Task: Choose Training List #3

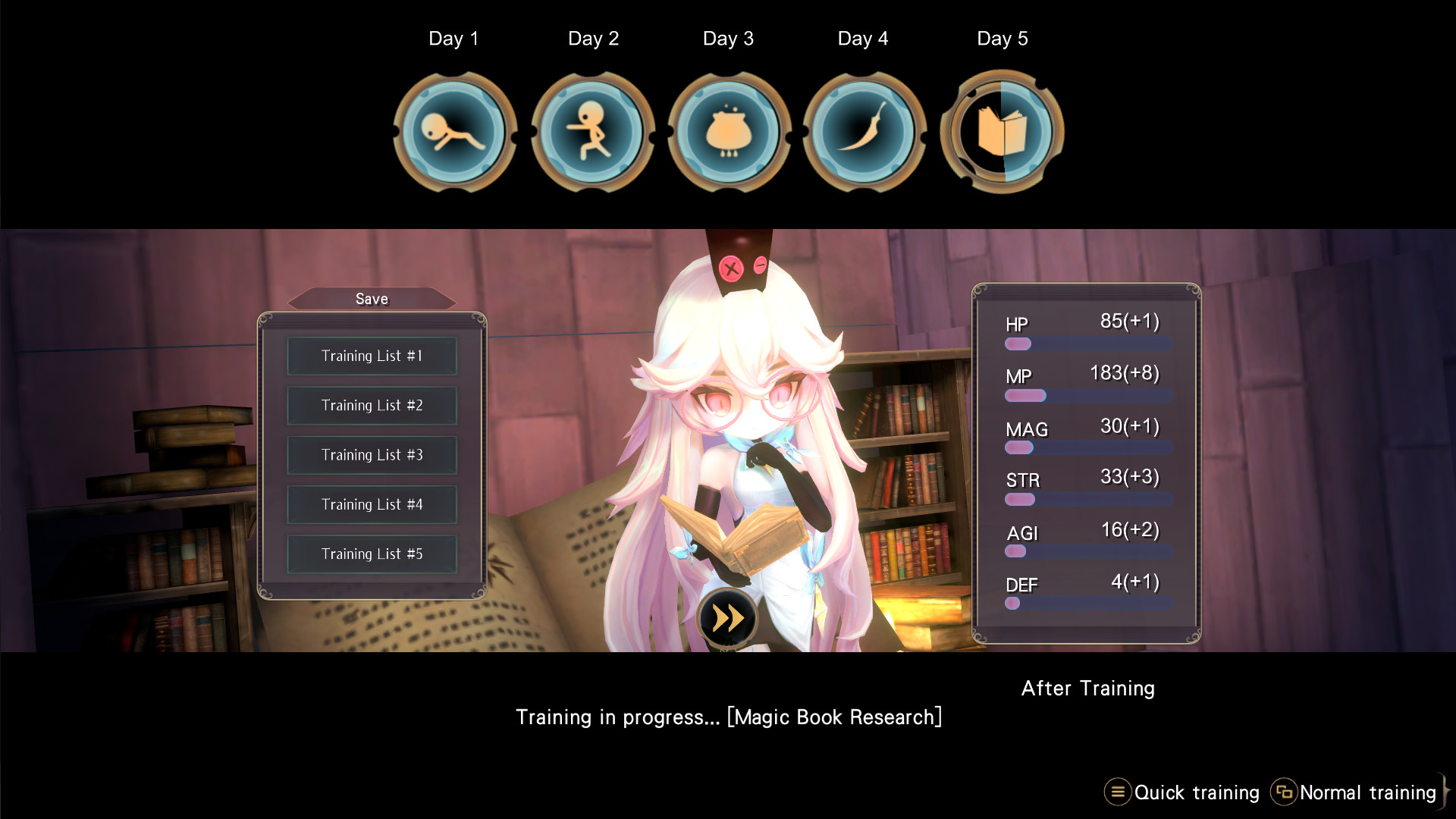Action: 372,455
